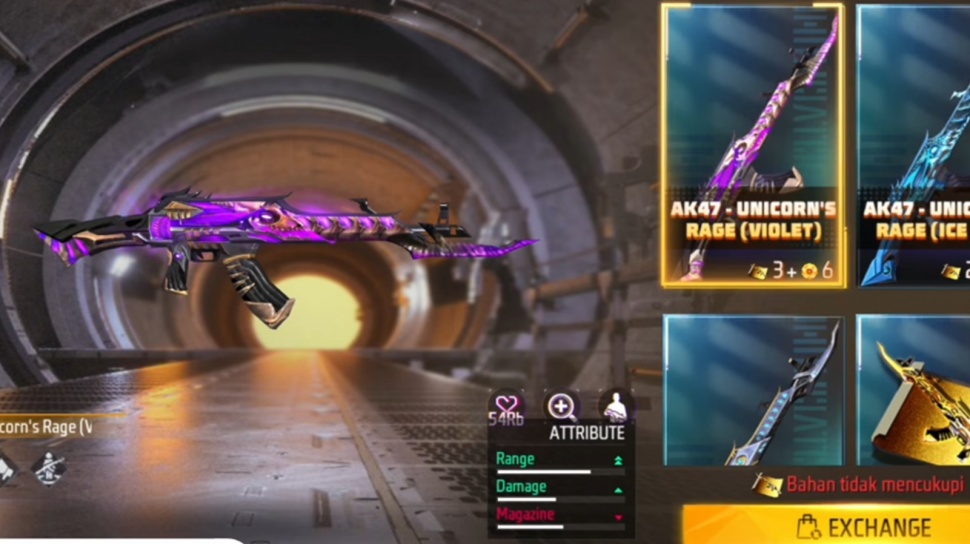Viewport: 970px width, 544px height.
Task: Pick the golden weapon skin card
Action: click(x=914, y=390)
